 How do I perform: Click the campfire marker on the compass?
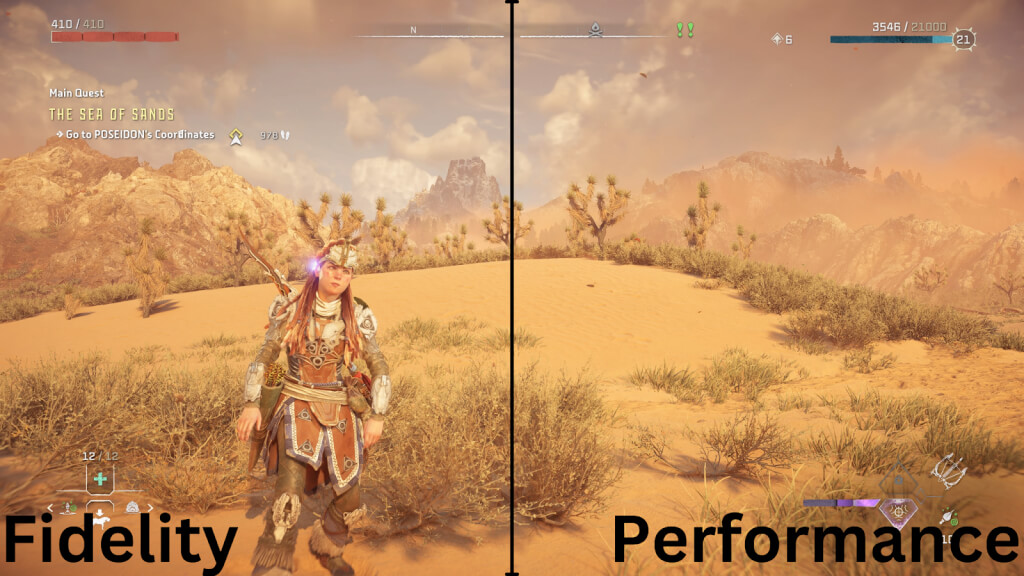click(x=594, y=31)
